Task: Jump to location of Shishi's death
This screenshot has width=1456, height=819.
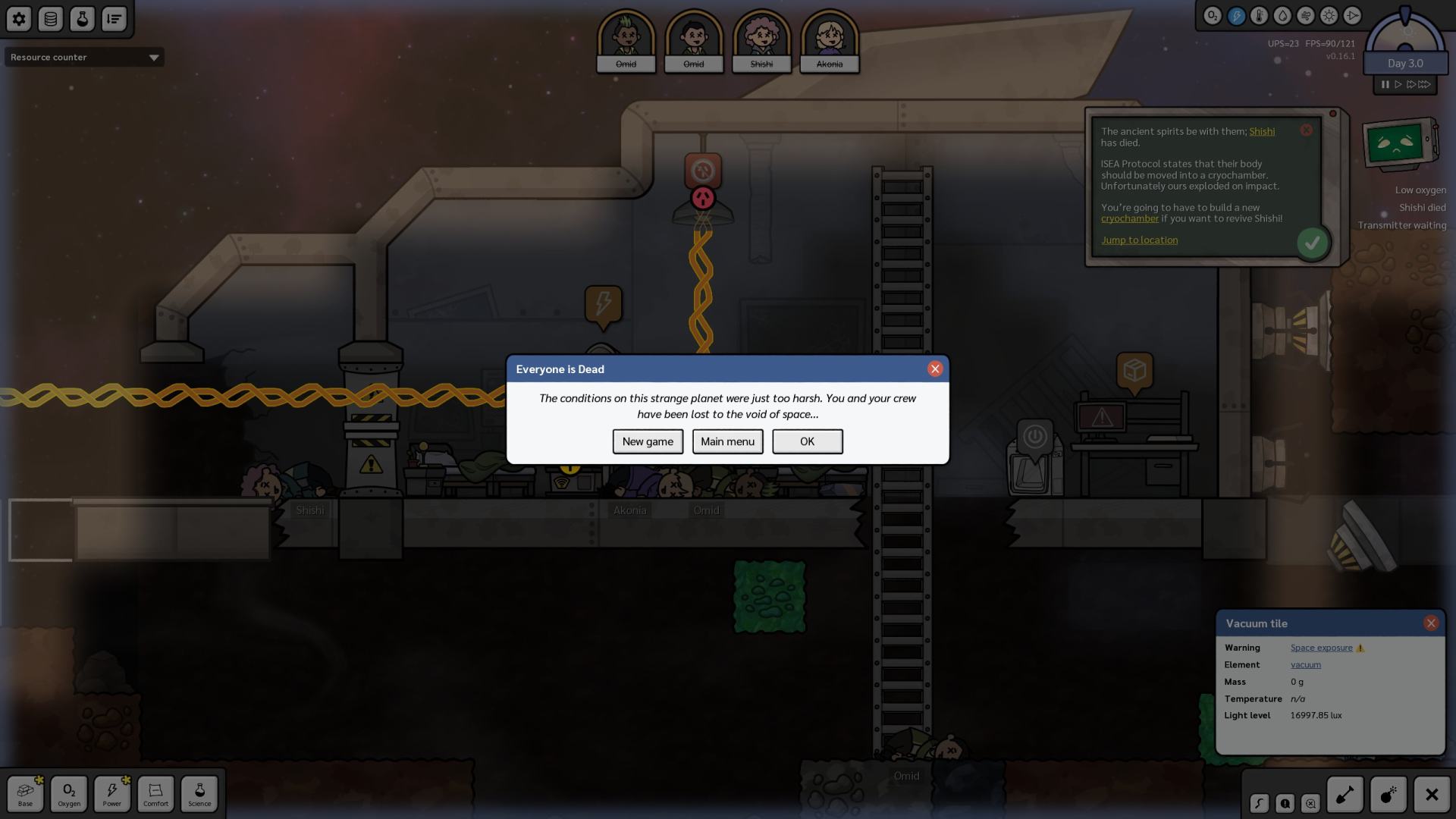Action: pos(1139,240)
